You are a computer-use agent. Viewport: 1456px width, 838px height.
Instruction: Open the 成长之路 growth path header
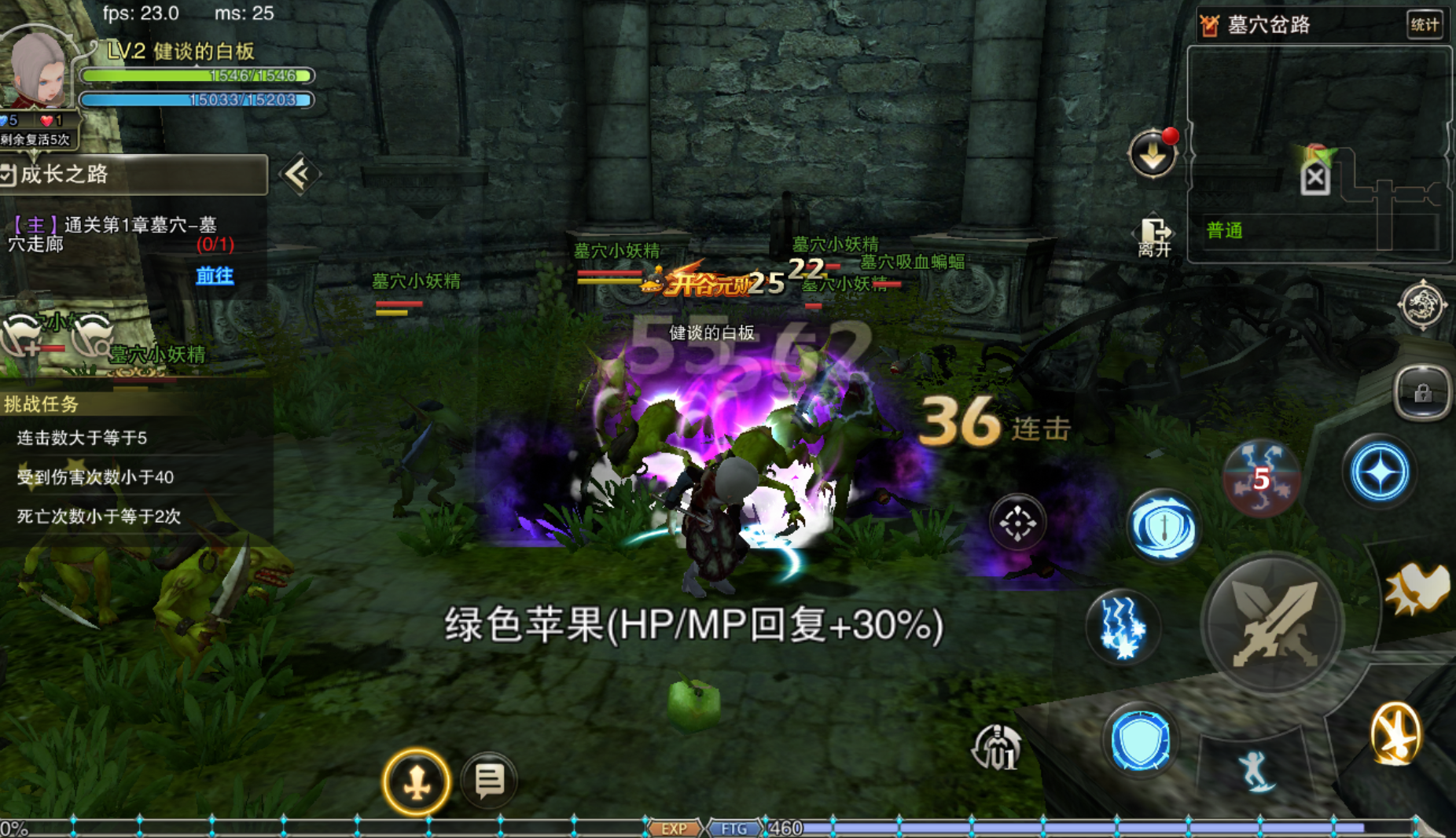click(x=134, y=175)
